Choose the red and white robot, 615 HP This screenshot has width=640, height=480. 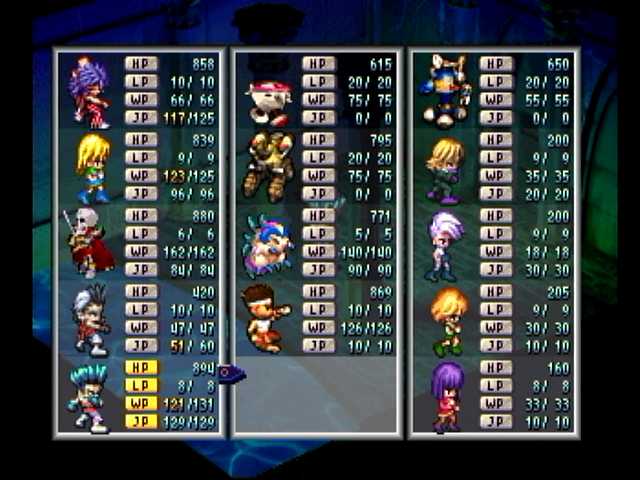267,96
